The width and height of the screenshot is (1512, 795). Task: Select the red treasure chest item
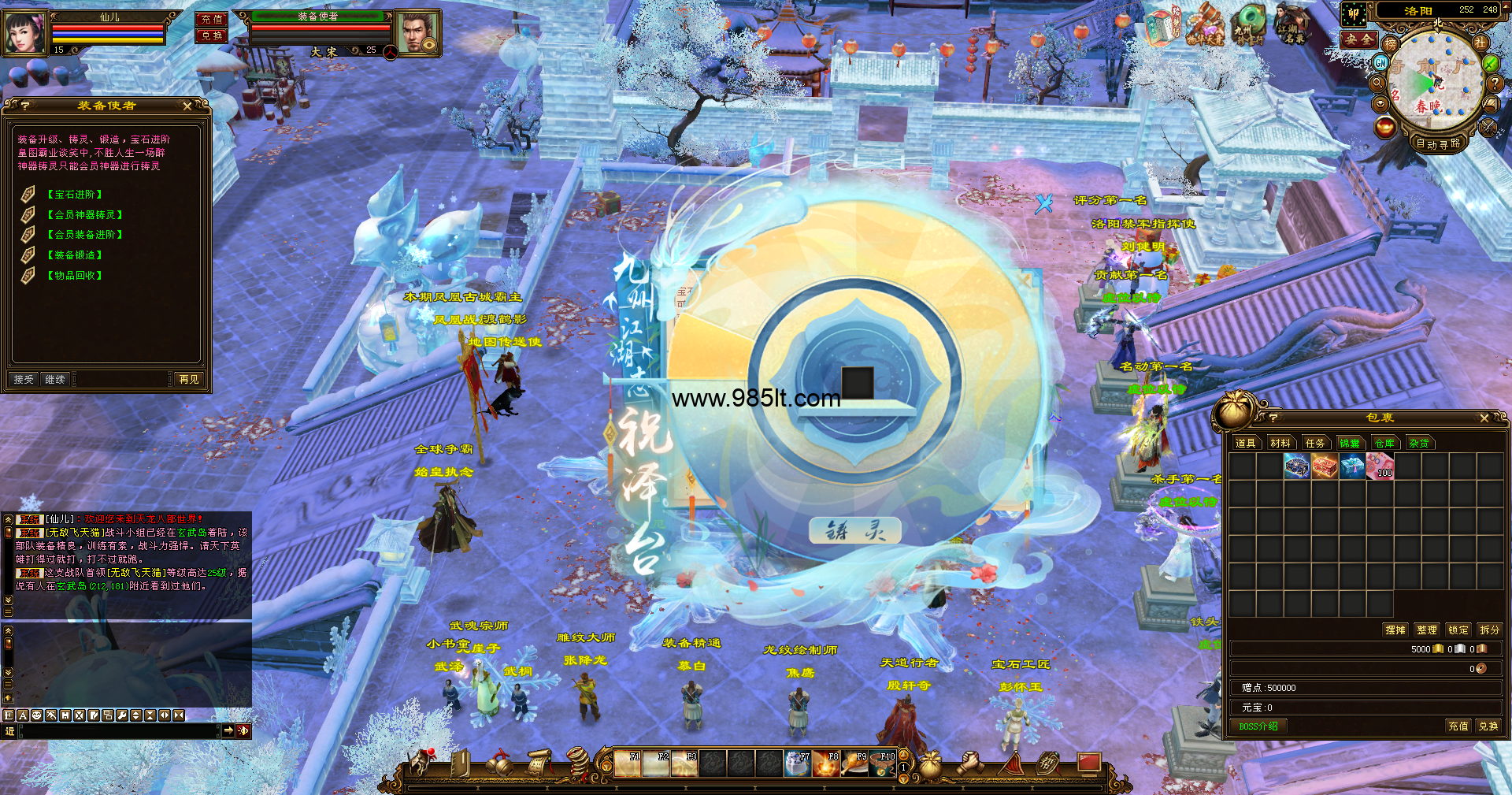[1325, 467]
